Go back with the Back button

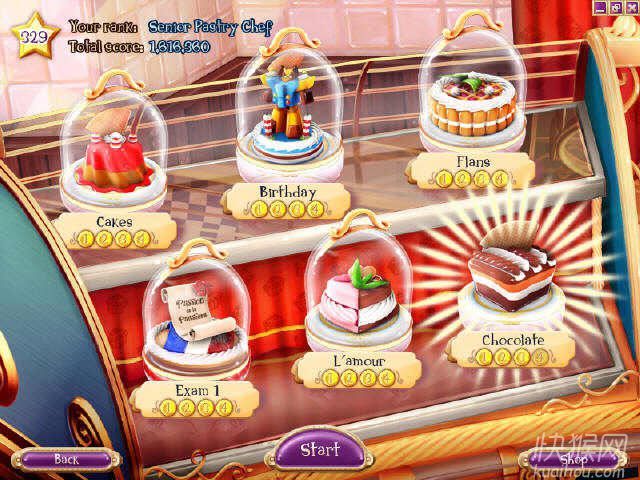(x=66, y=459)
